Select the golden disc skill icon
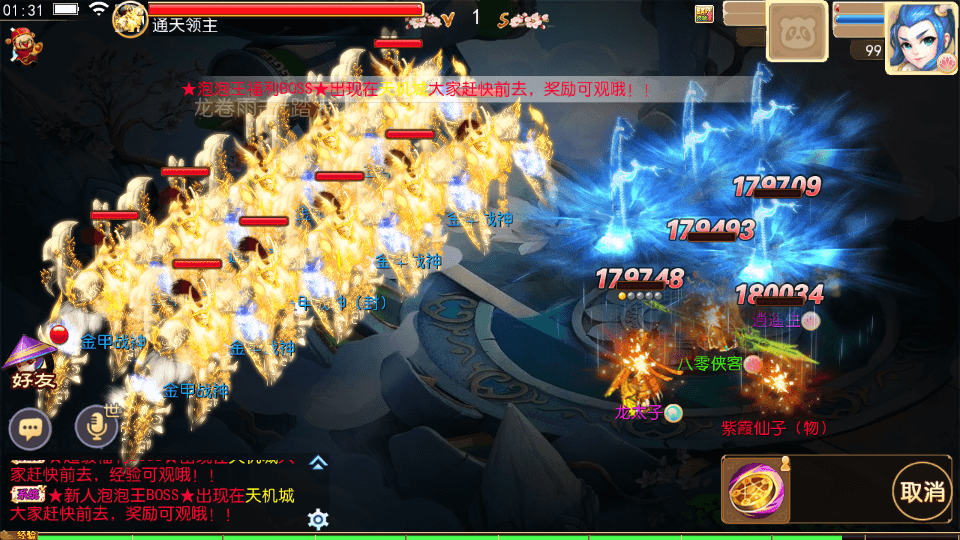The height and width of the screenshot is (540, 960). [753, 491]
